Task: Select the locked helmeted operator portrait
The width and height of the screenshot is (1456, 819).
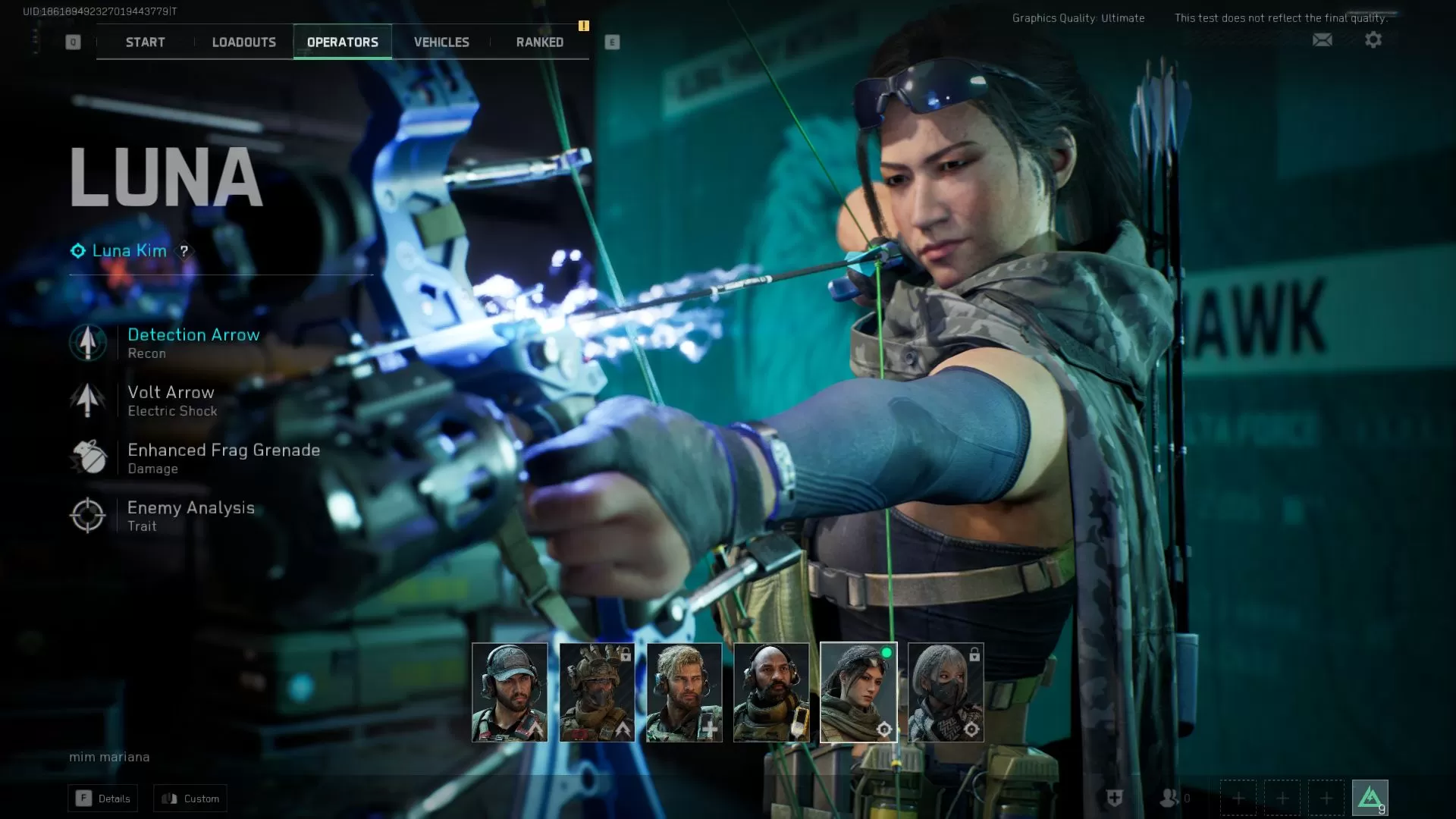Action: pyautogui.click(x=597, y=692)
